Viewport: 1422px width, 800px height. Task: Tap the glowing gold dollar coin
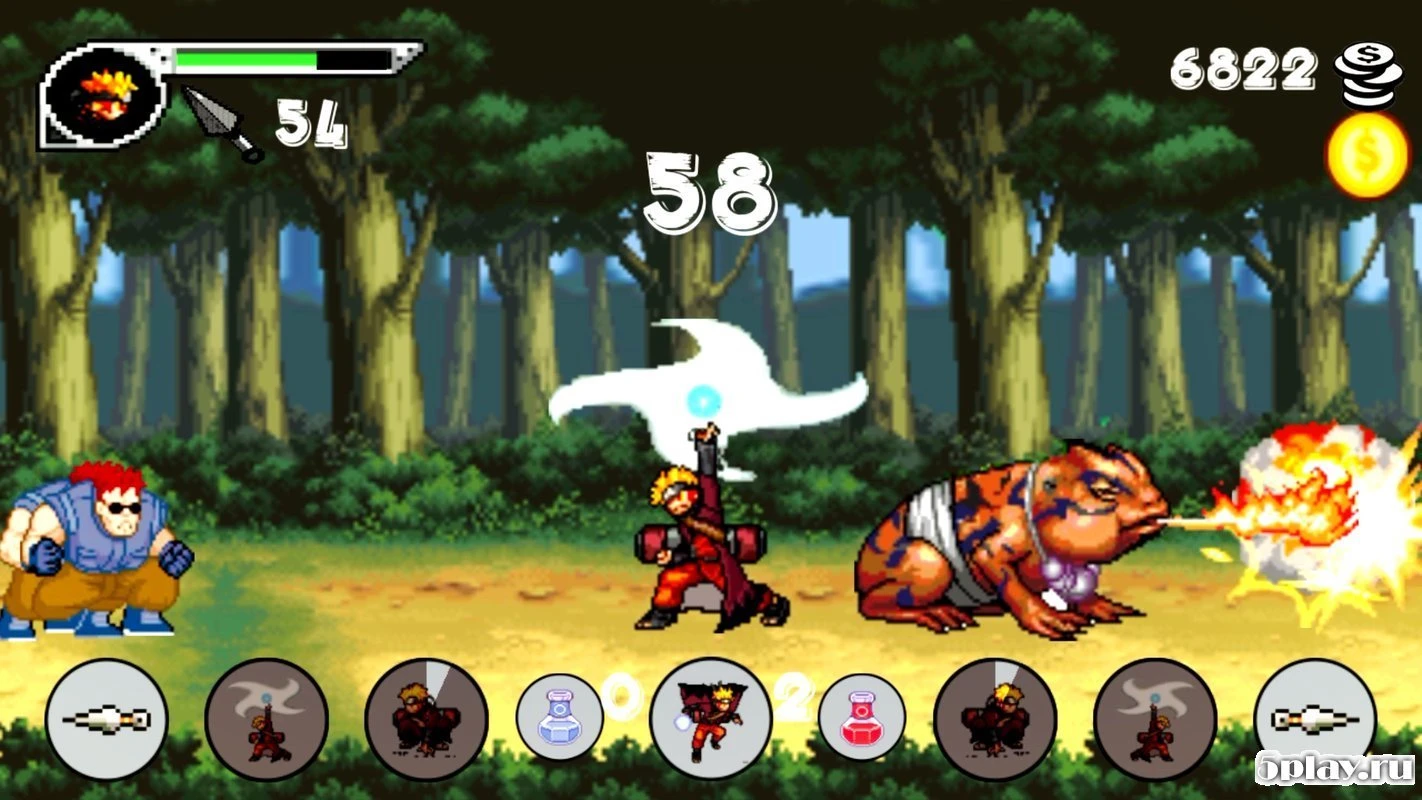click(1367, 153)
